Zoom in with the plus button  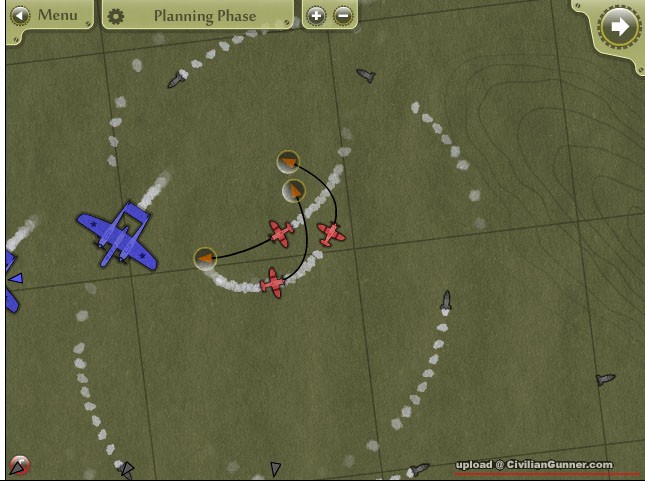click(x=316, y=16)
